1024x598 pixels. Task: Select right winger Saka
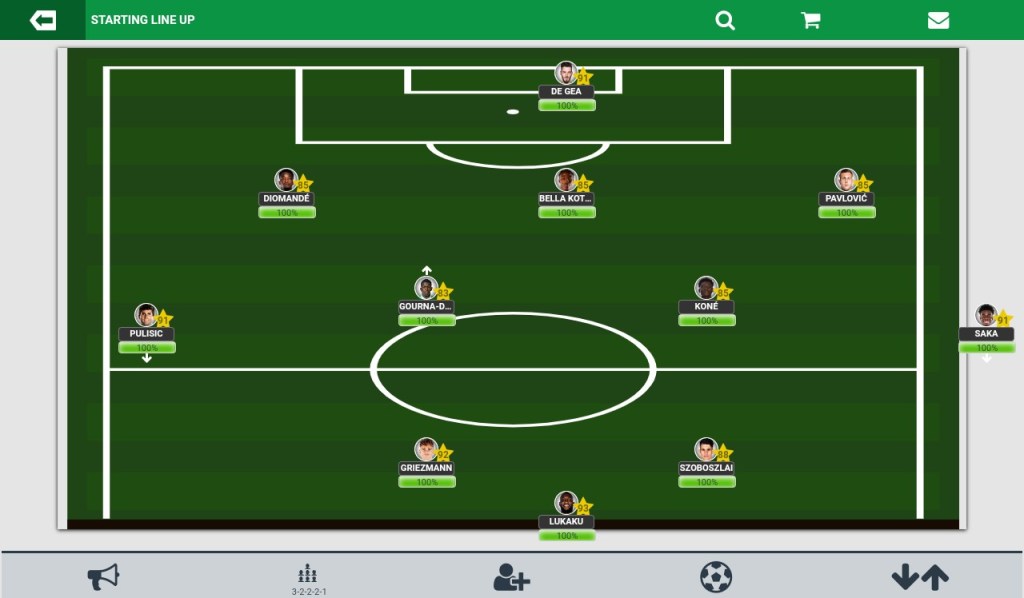tap(987, 316)
